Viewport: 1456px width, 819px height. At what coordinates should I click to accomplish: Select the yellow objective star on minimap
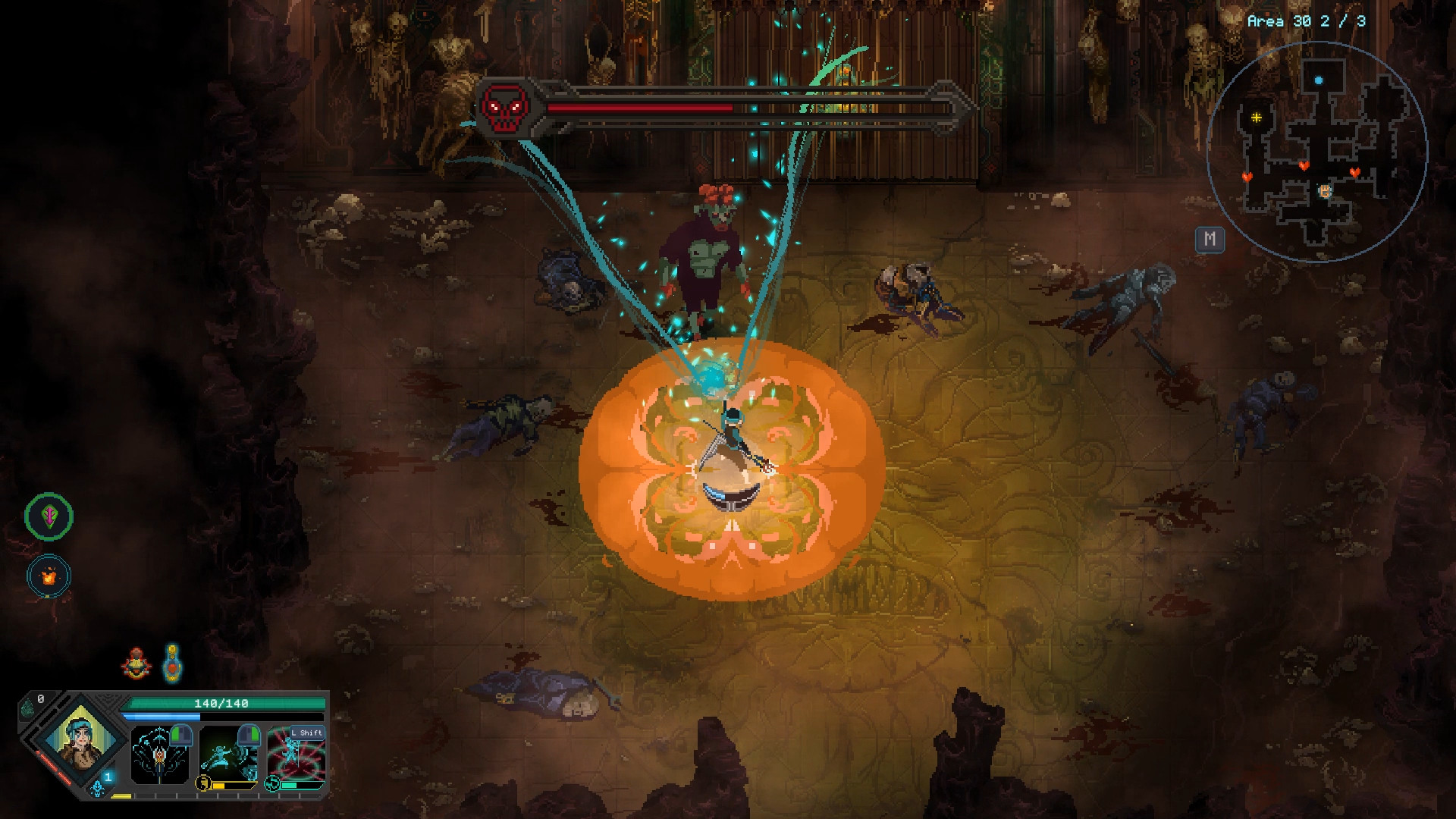tap(1257, 118)
